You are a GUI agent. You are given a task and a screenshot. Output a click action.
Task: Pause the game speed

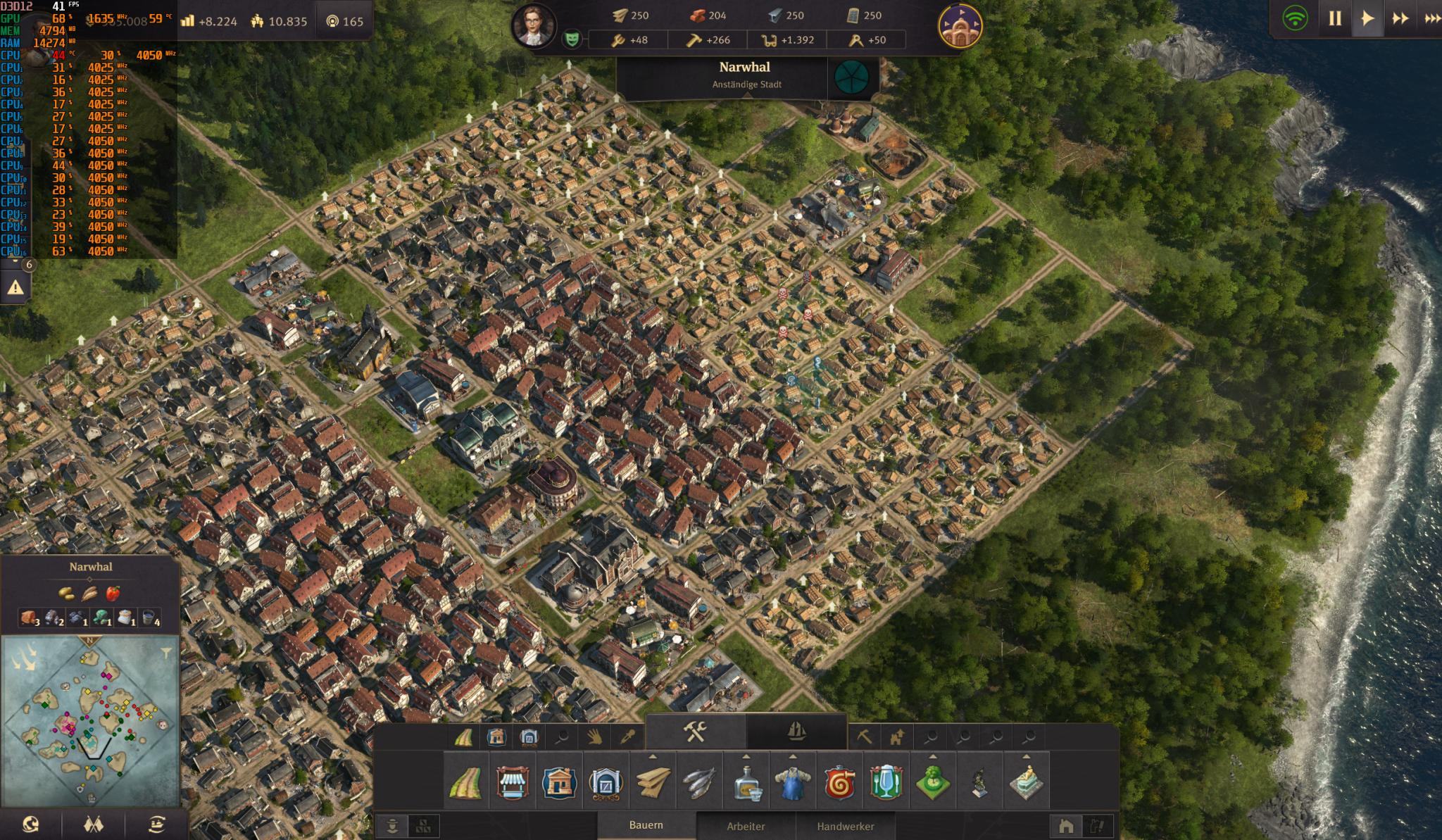click(1334, 19)
